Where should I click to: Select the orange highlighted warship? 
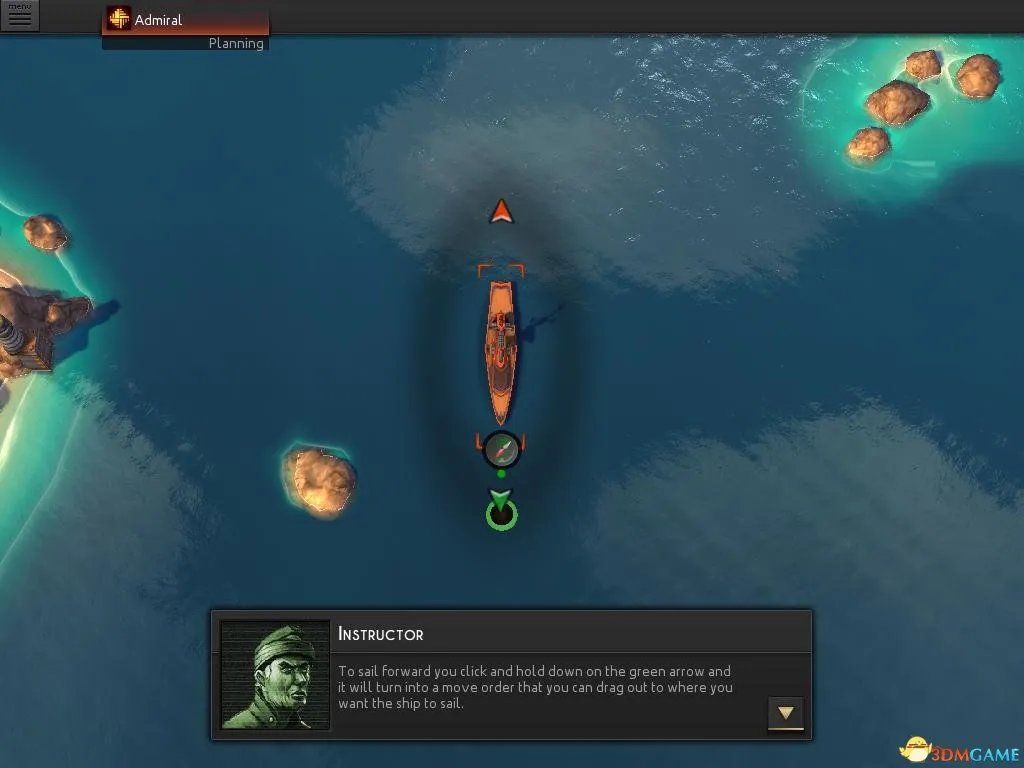(x=501, y=350)
